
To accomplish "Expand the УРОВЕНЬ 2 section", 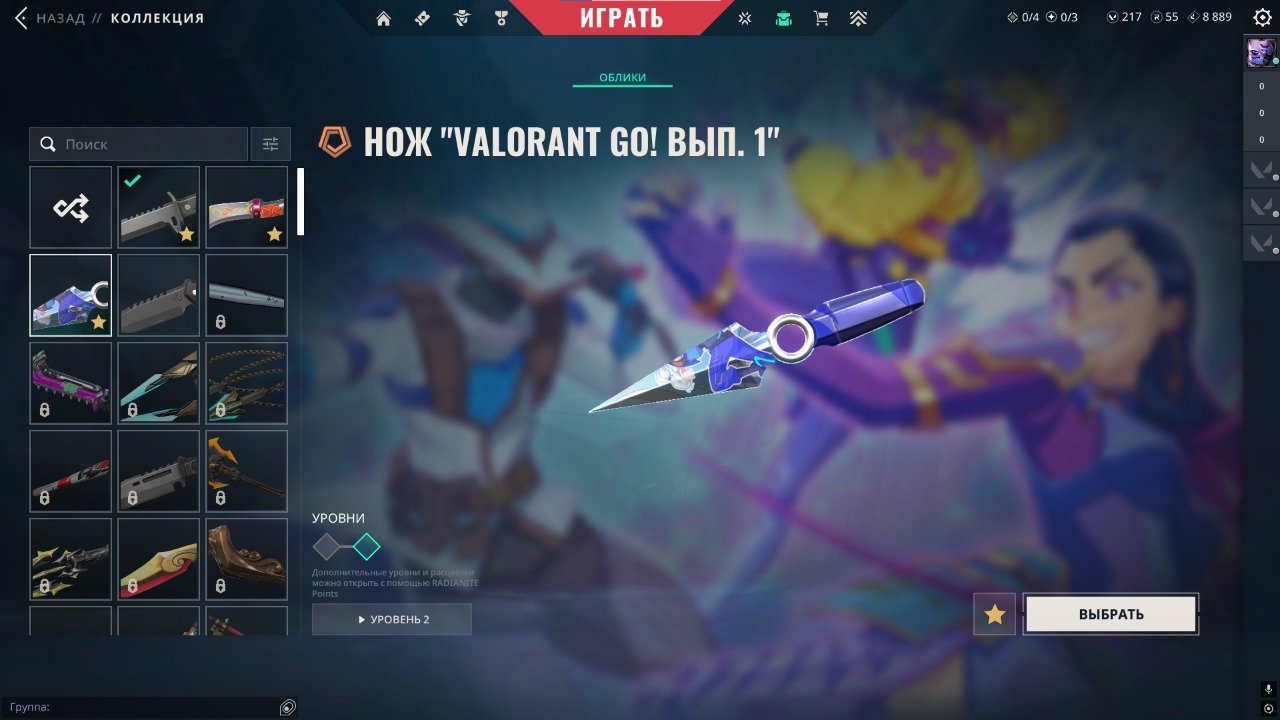I will point(390,619).
